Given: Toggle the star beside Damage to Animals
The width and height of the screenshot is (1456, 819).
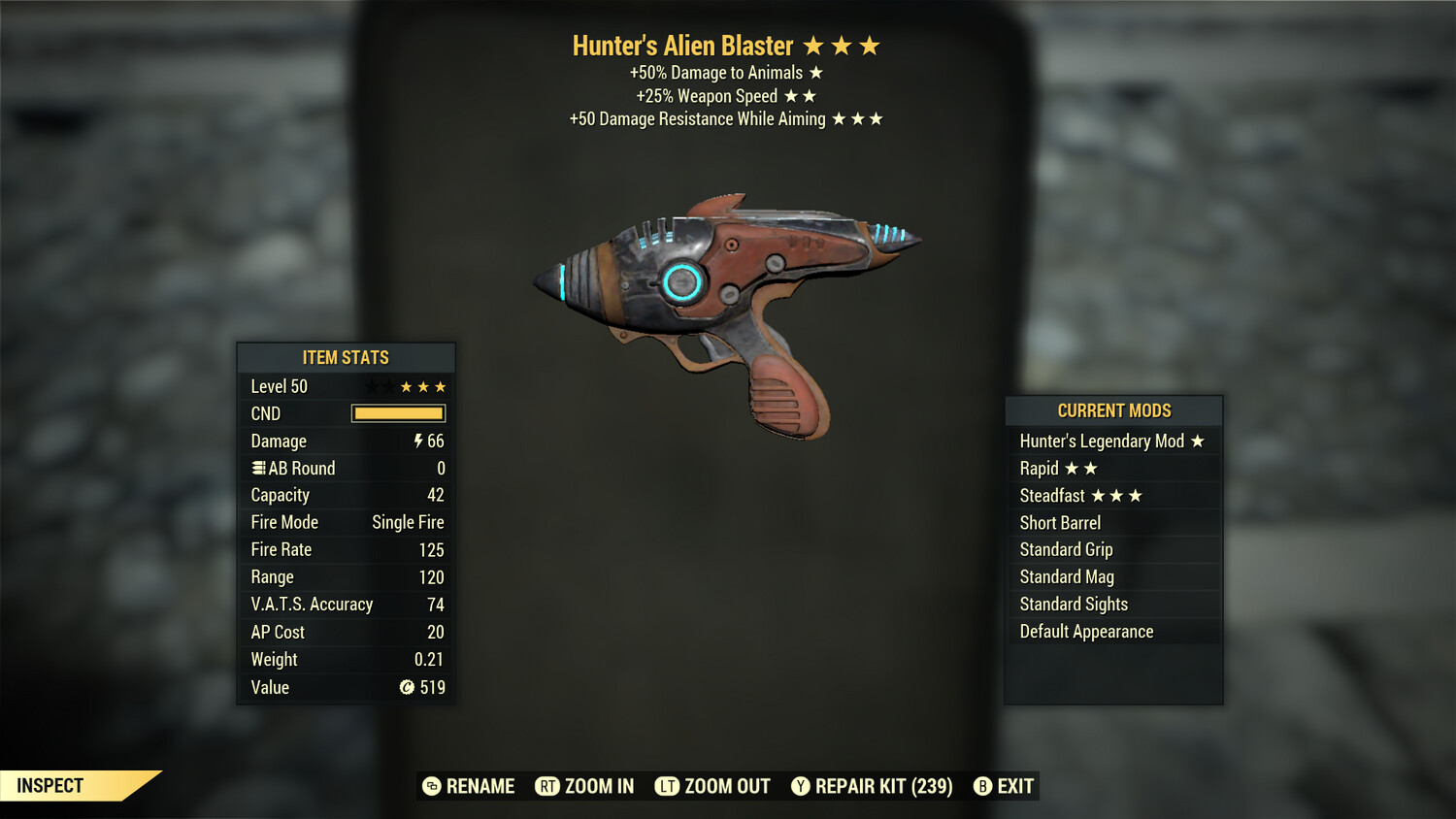Looking at the screenshot, I should [x=815, y=72].
